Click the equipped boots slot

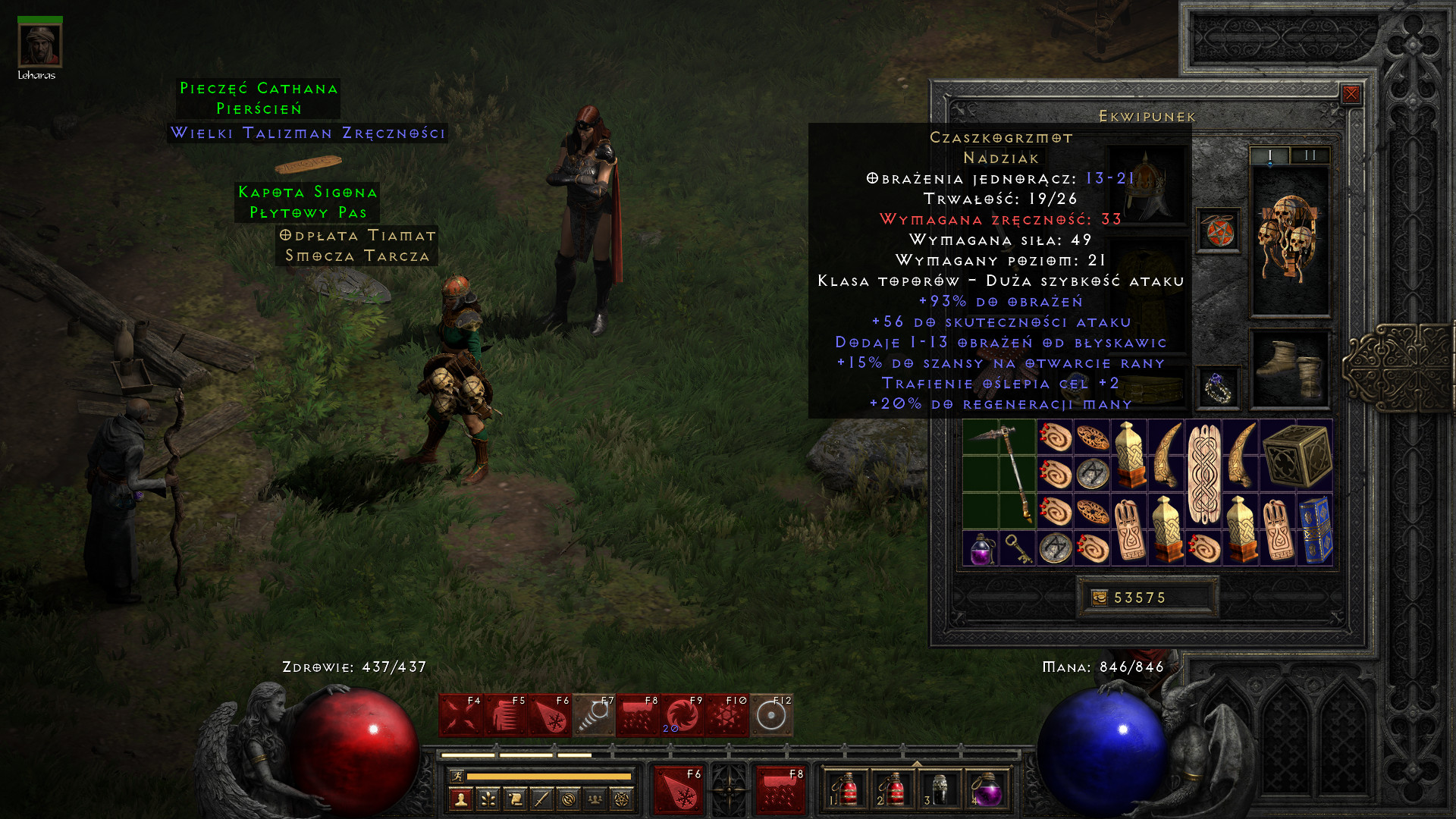point(1289,369)
